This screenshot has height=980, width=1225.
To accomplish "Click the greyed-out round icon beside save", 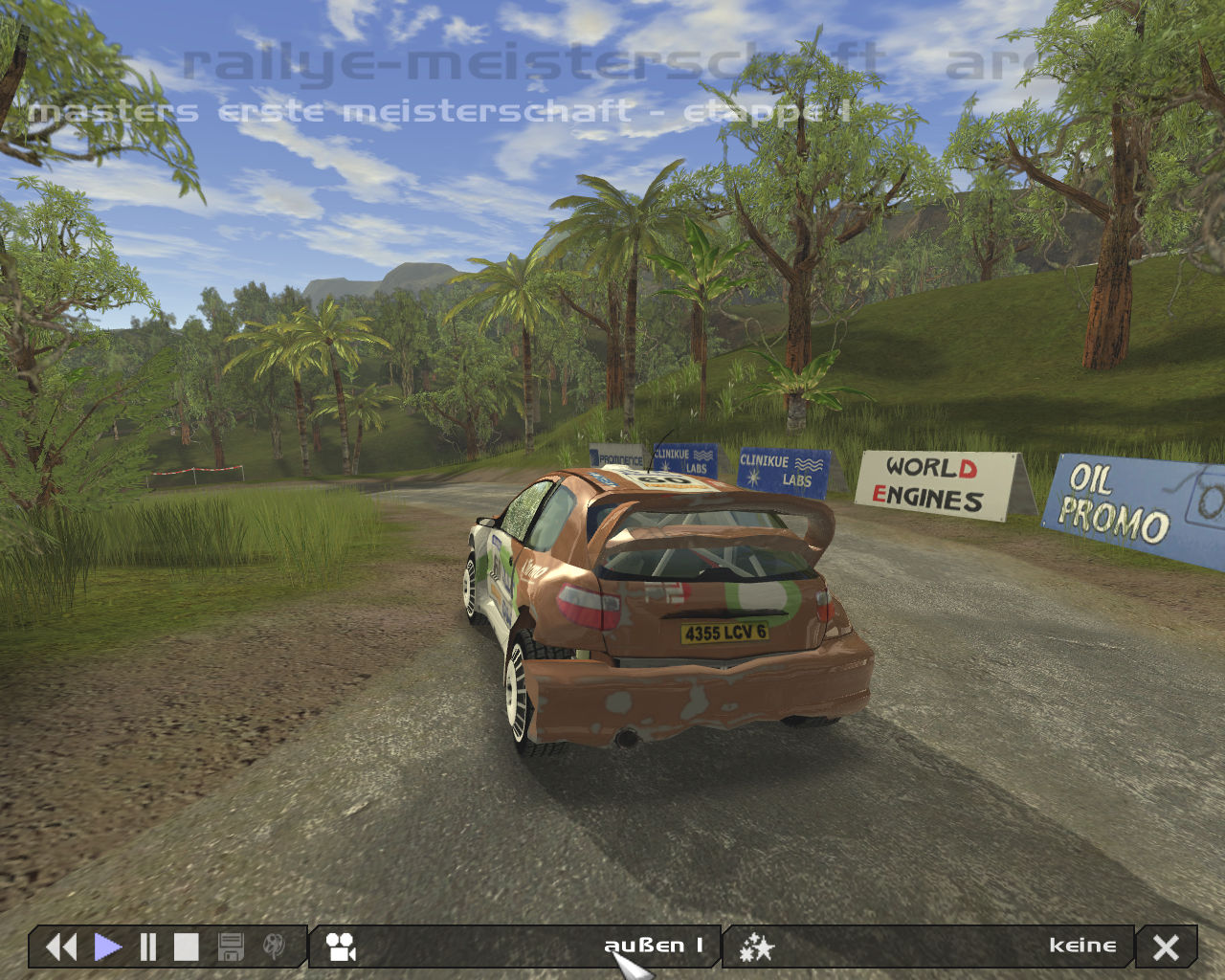I will (x=274, y=947).
